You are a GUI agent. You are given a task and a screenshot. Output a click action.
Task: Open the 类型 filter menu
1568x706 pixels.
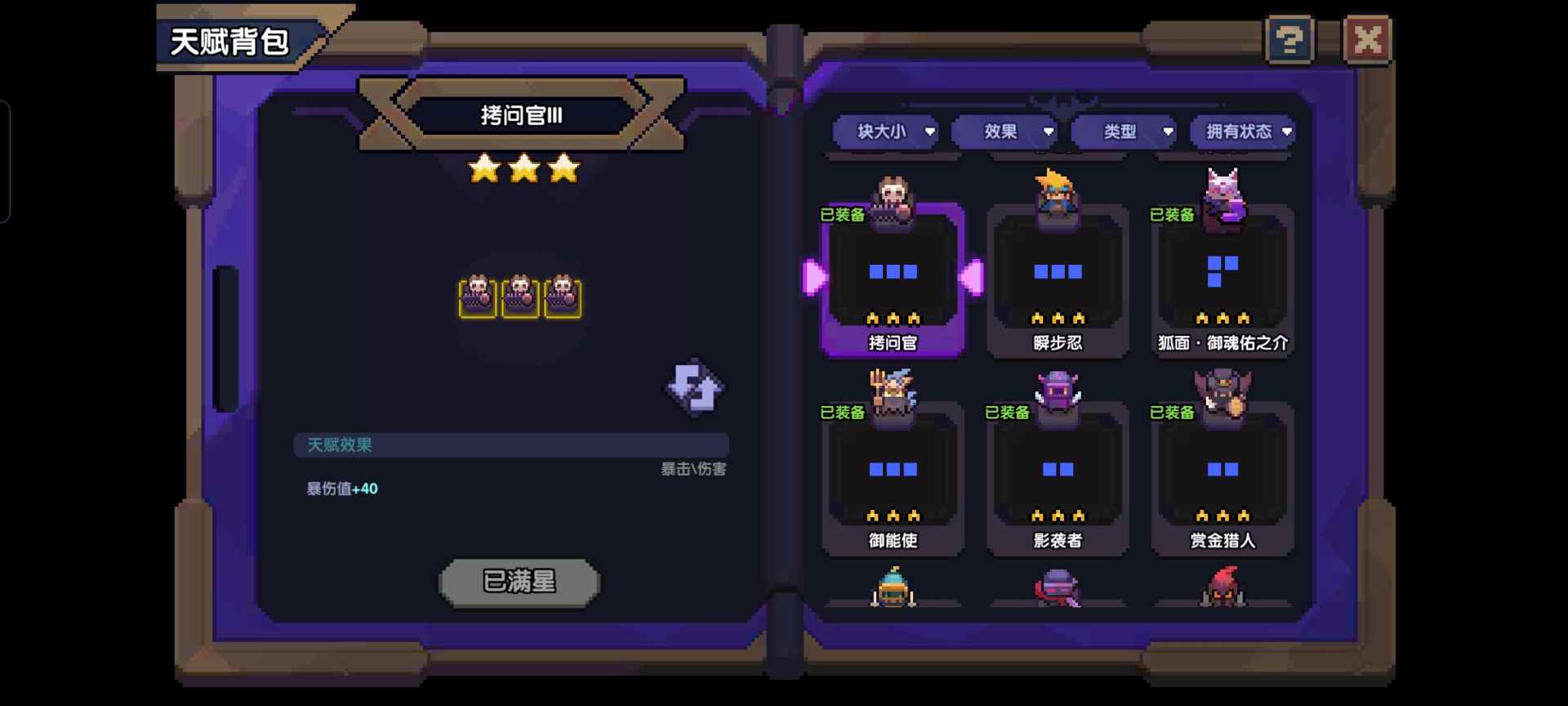pos(1124,132)
